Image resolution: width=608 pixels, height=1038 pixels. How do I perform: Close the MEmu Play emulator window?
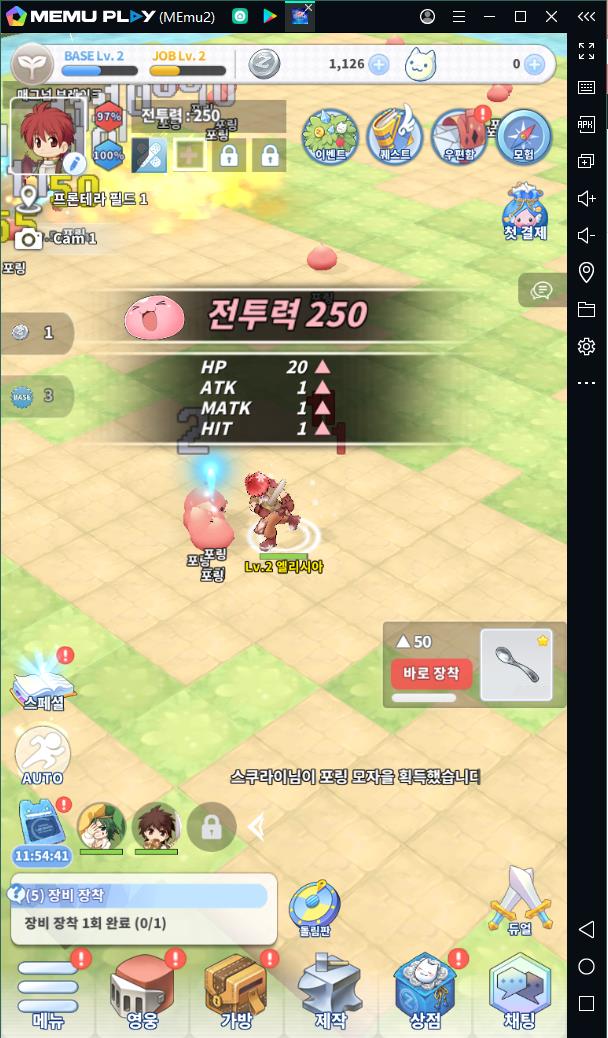click(552, 16)
